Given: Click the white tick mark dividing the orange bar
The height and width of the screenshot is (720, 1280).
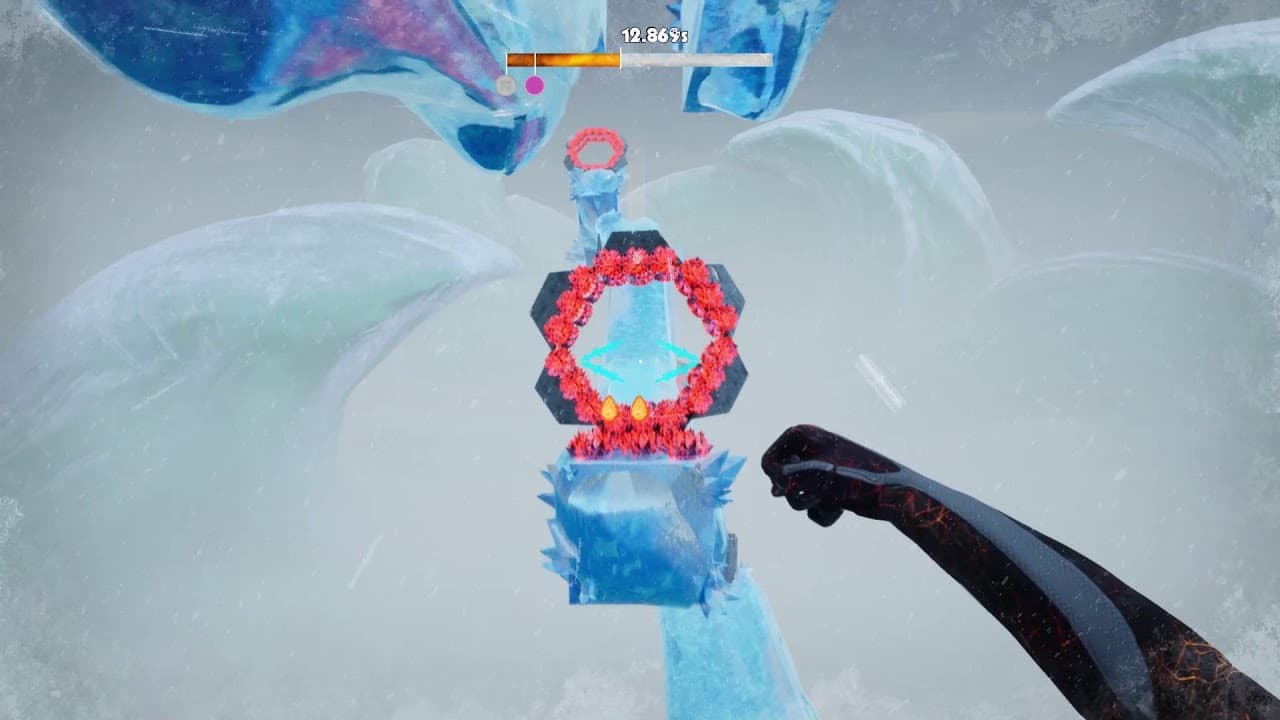Looking at the screenshot, I should tap(536, 58).
